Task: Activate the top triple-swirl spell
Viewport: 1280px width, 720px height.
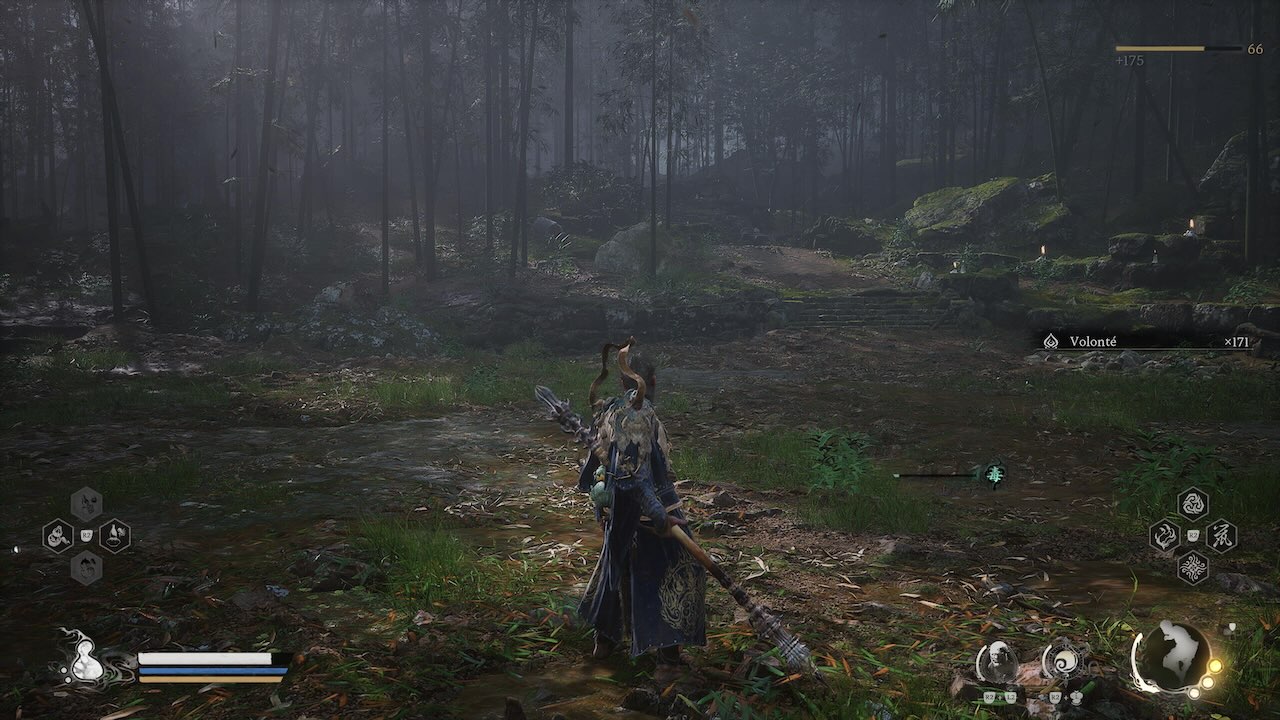Action: (1192, 504)
